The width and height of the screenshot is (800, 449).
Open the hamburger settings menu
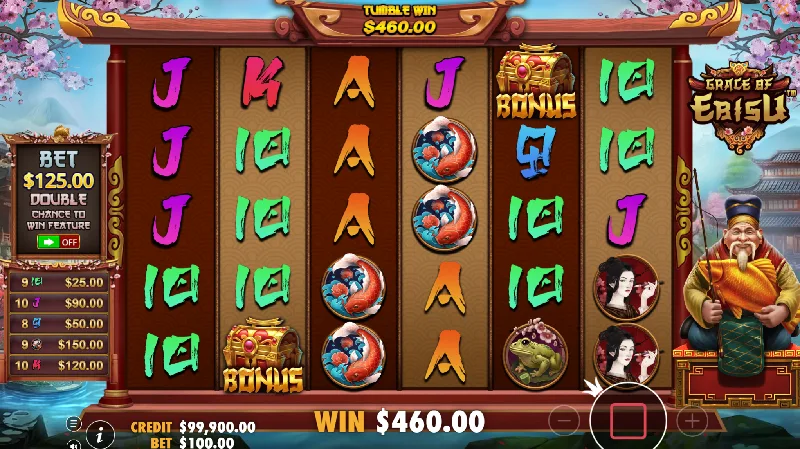click(74, 424)
